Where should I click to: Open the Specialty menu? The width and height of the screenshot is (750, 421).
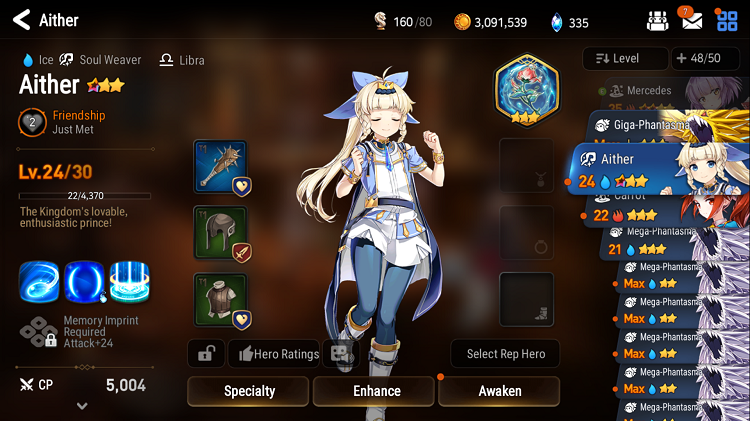click(x=249, y=391)
